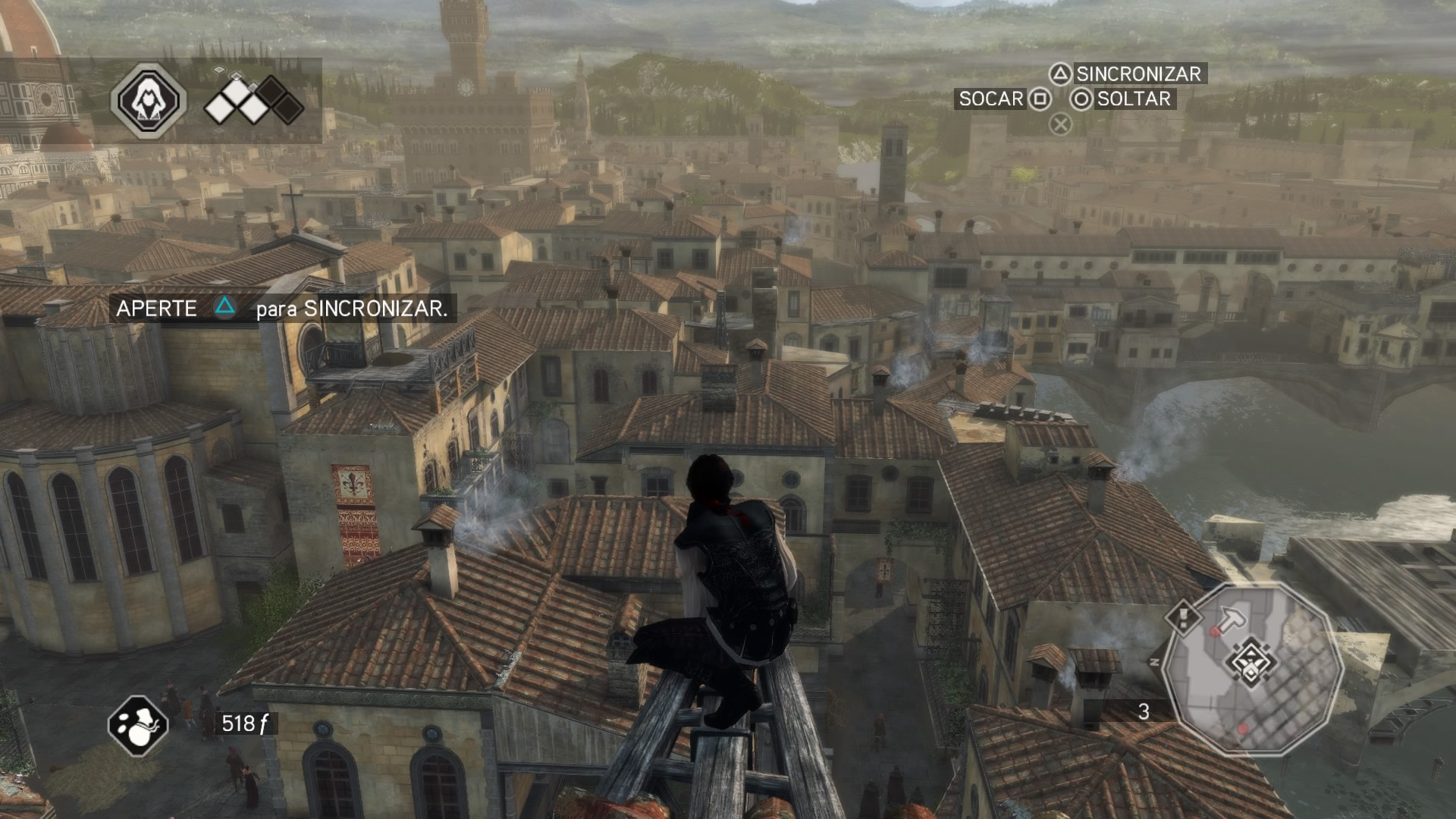Toggle the first white health diamond

tap(218, 108)
